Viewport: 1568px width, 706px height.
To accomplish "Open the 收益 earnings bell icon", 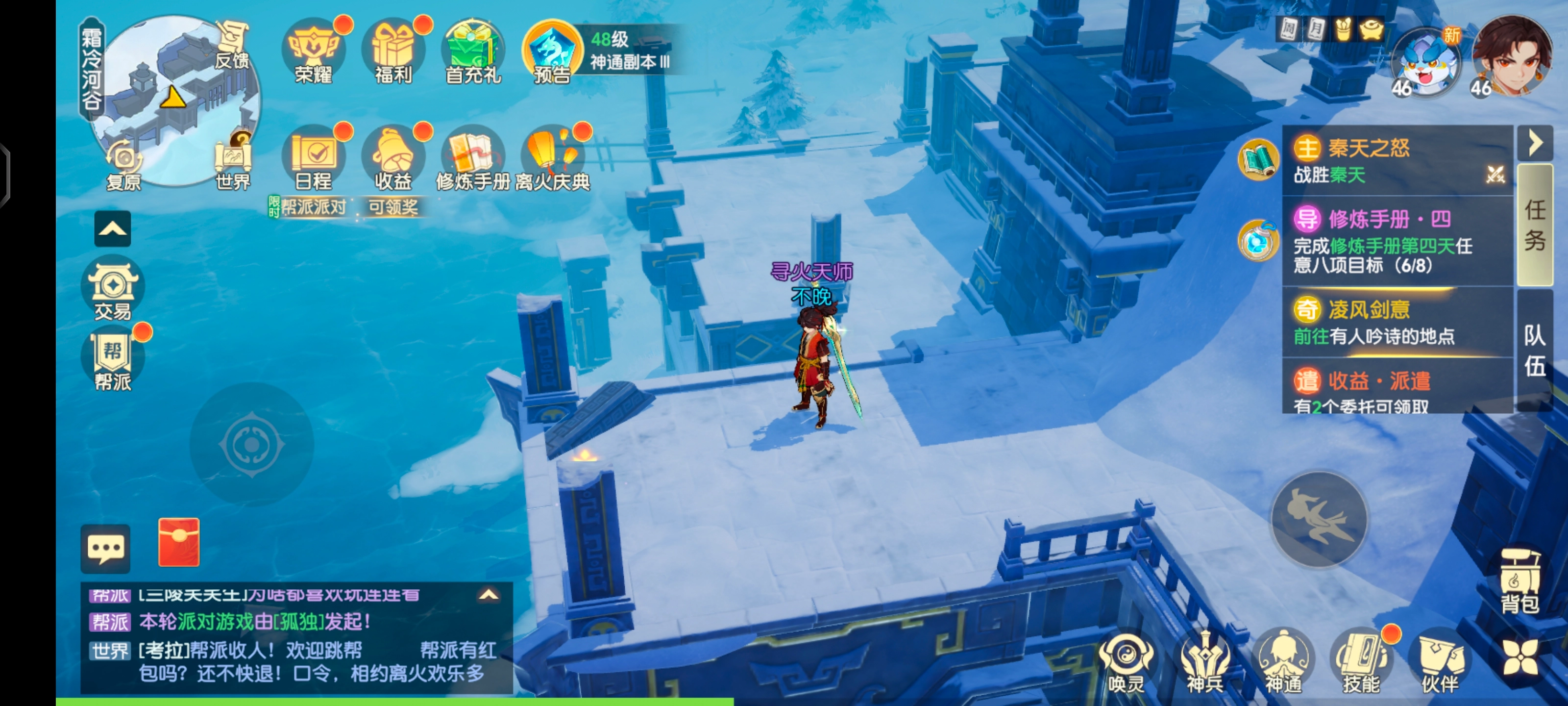I will point(393,157).
